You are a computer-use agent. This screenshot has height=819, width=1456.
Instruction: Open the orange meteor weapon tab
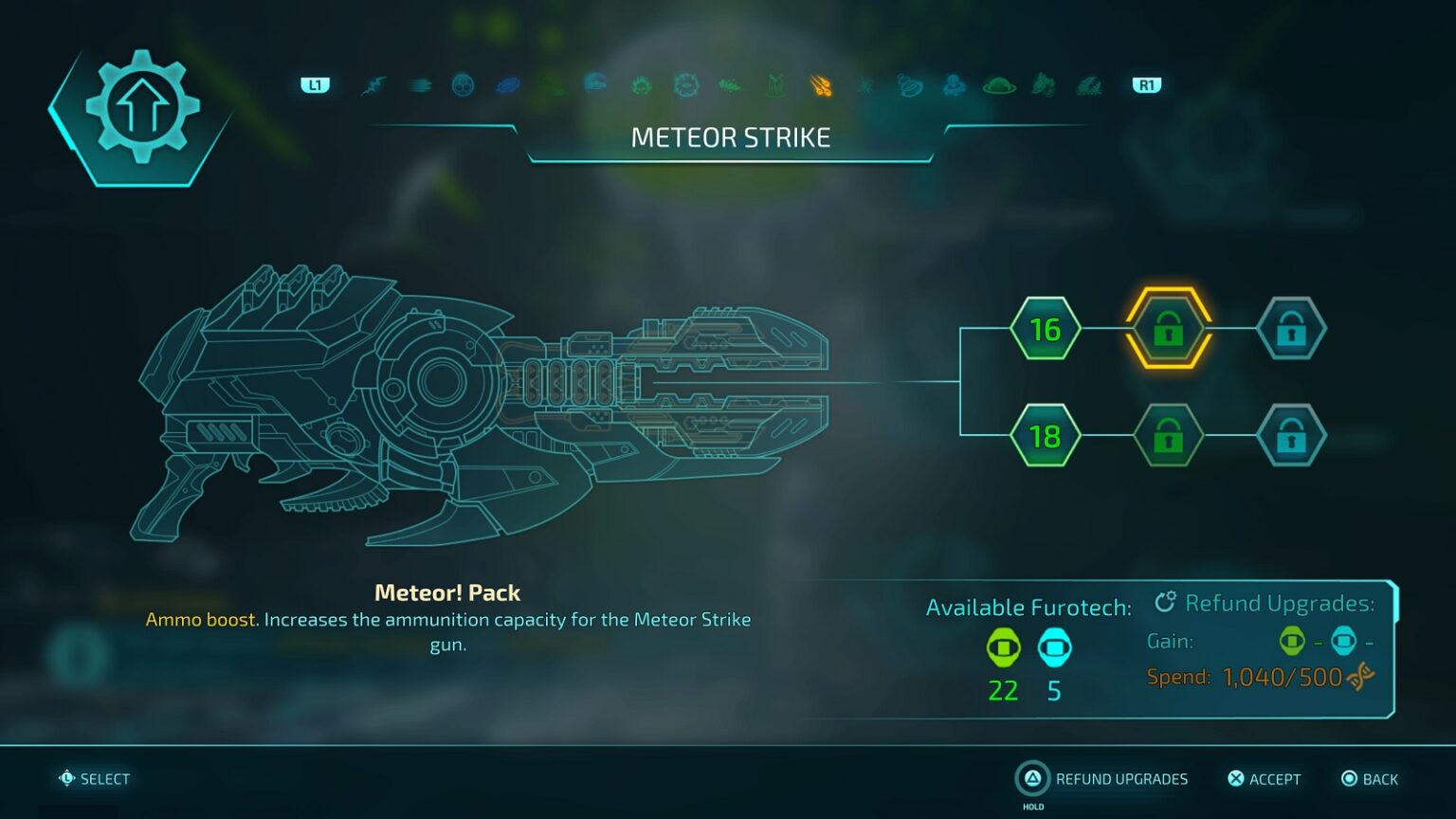click(821, 86)
